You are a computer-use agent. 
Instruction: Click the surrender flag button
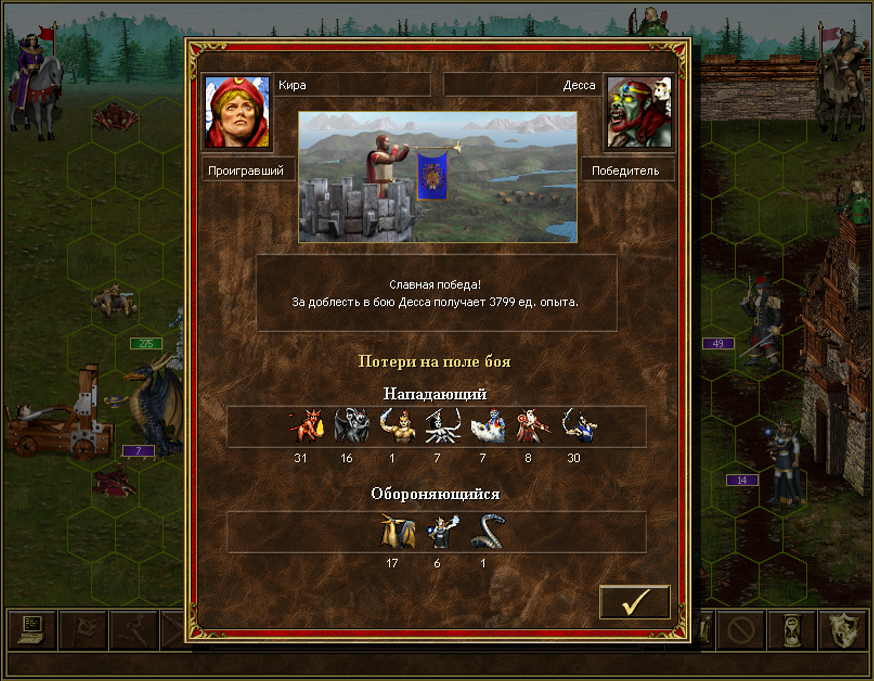point(83,630)
